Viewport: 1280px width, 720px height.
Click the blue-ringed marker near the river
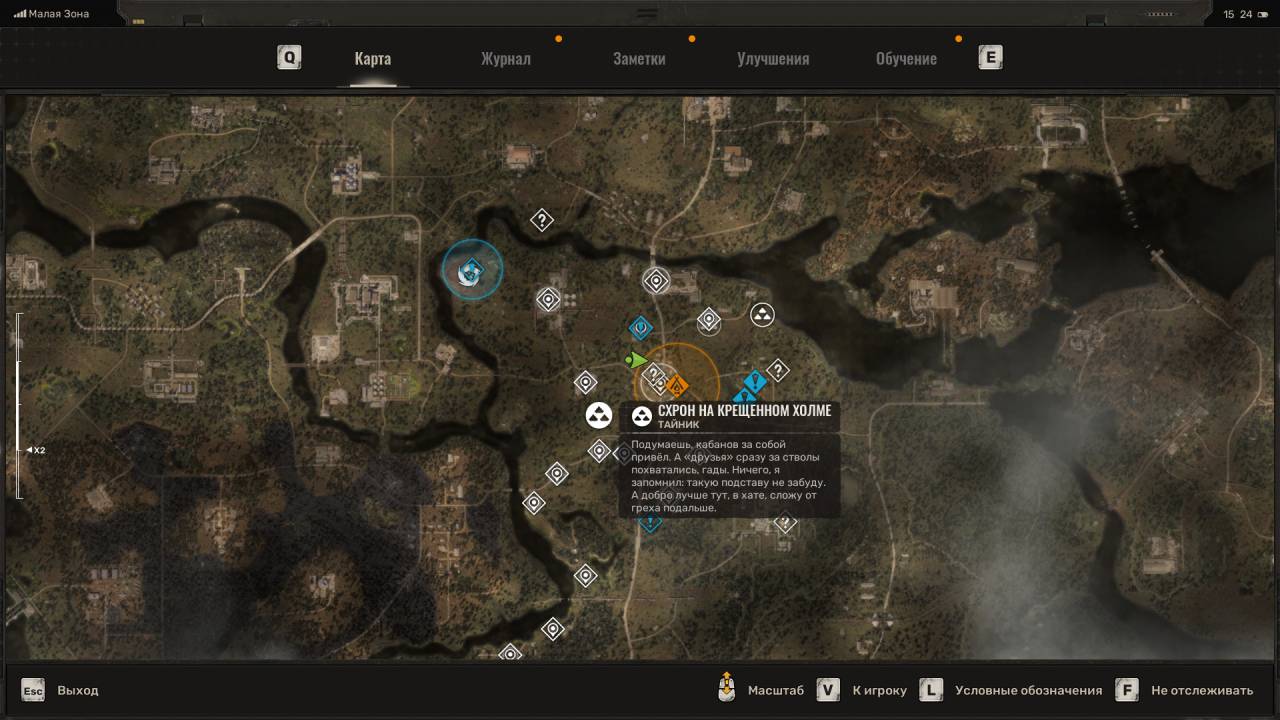[x=472, y=270]
